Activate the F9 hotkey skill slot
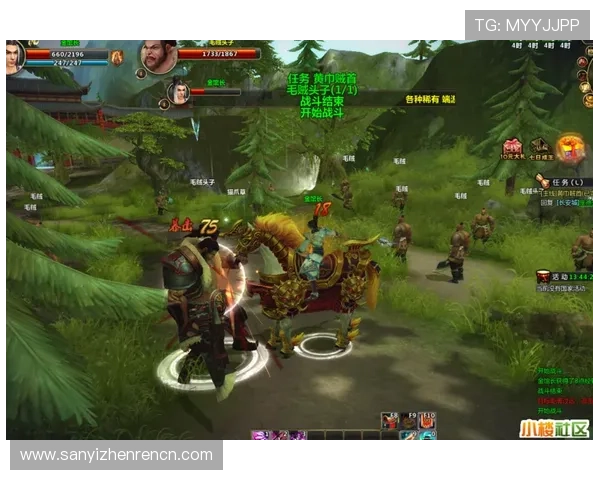 pos(408,422)
